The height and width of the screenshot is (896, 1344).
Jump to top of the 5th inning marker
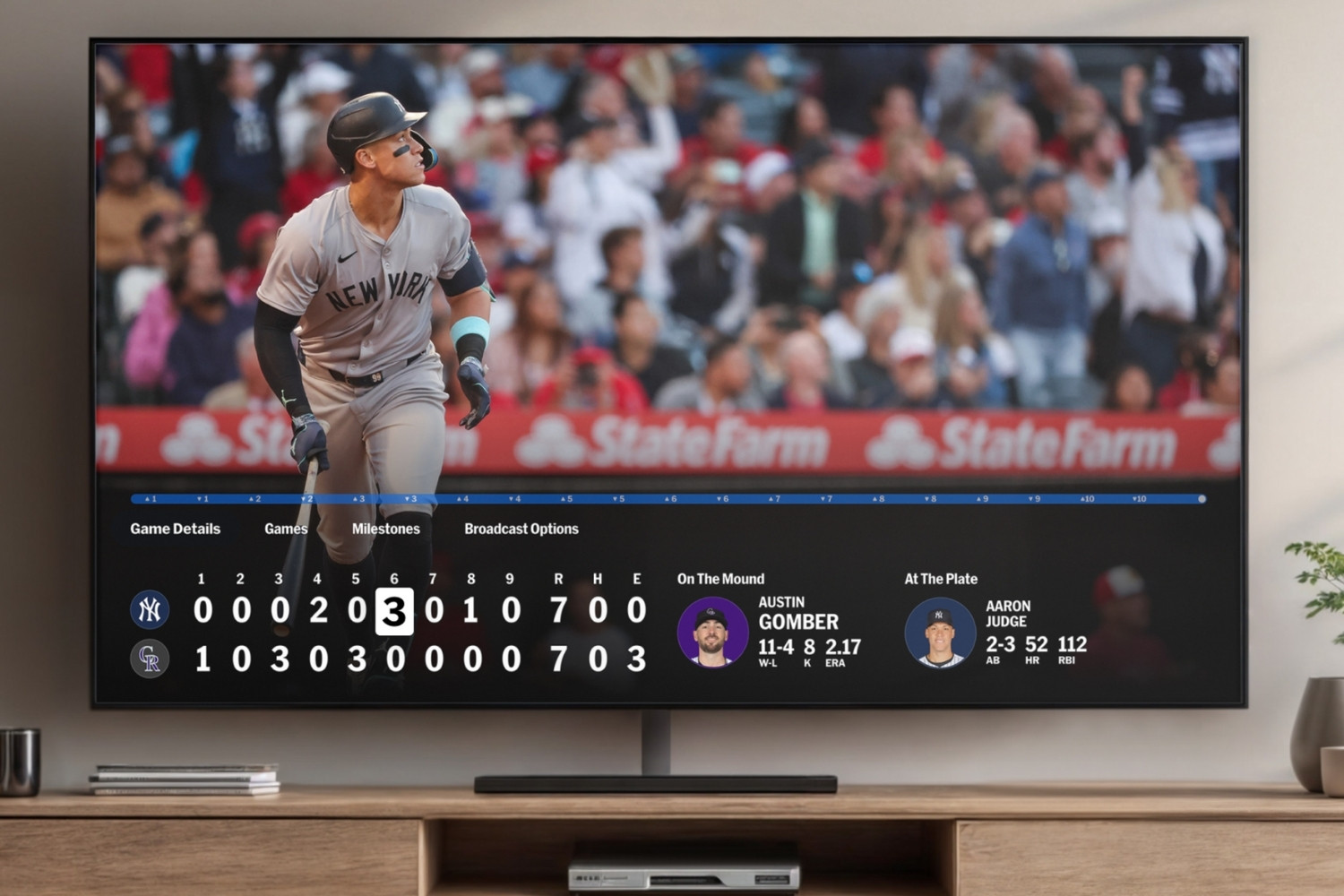pos(566,498)
